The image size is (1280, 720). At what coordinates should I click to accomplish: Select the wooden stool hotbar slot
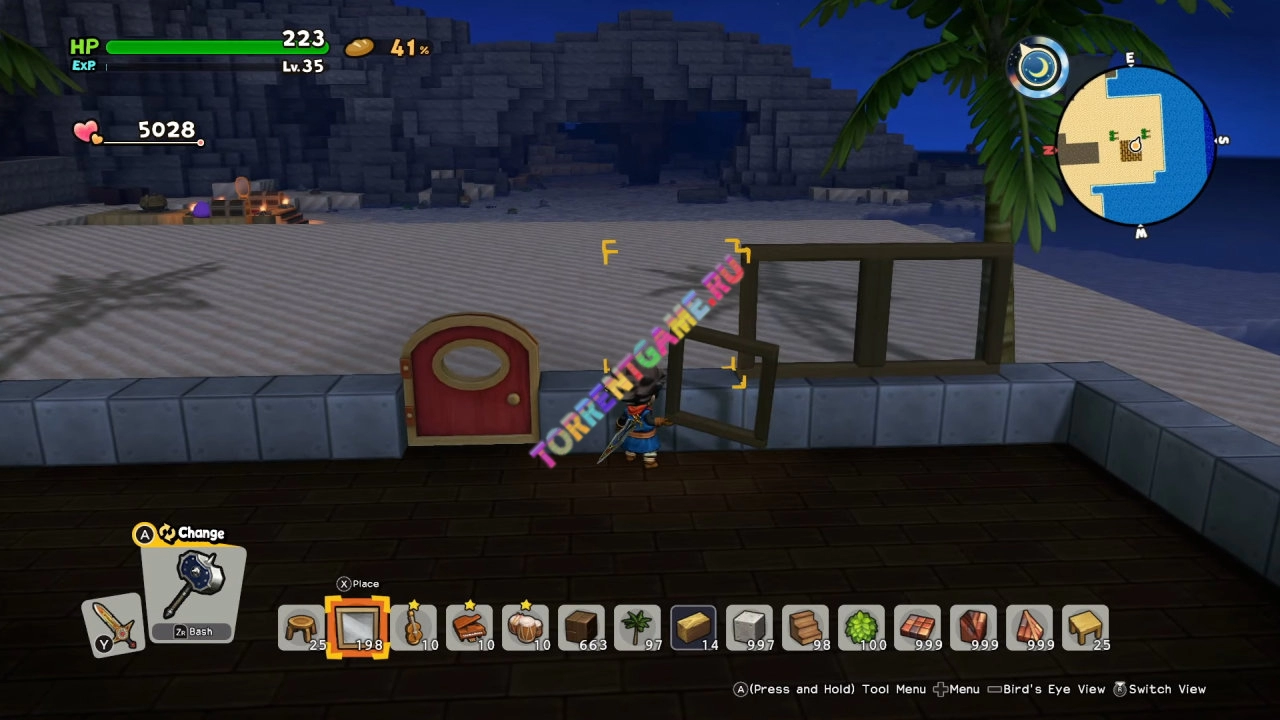click(x=301, y=629)
